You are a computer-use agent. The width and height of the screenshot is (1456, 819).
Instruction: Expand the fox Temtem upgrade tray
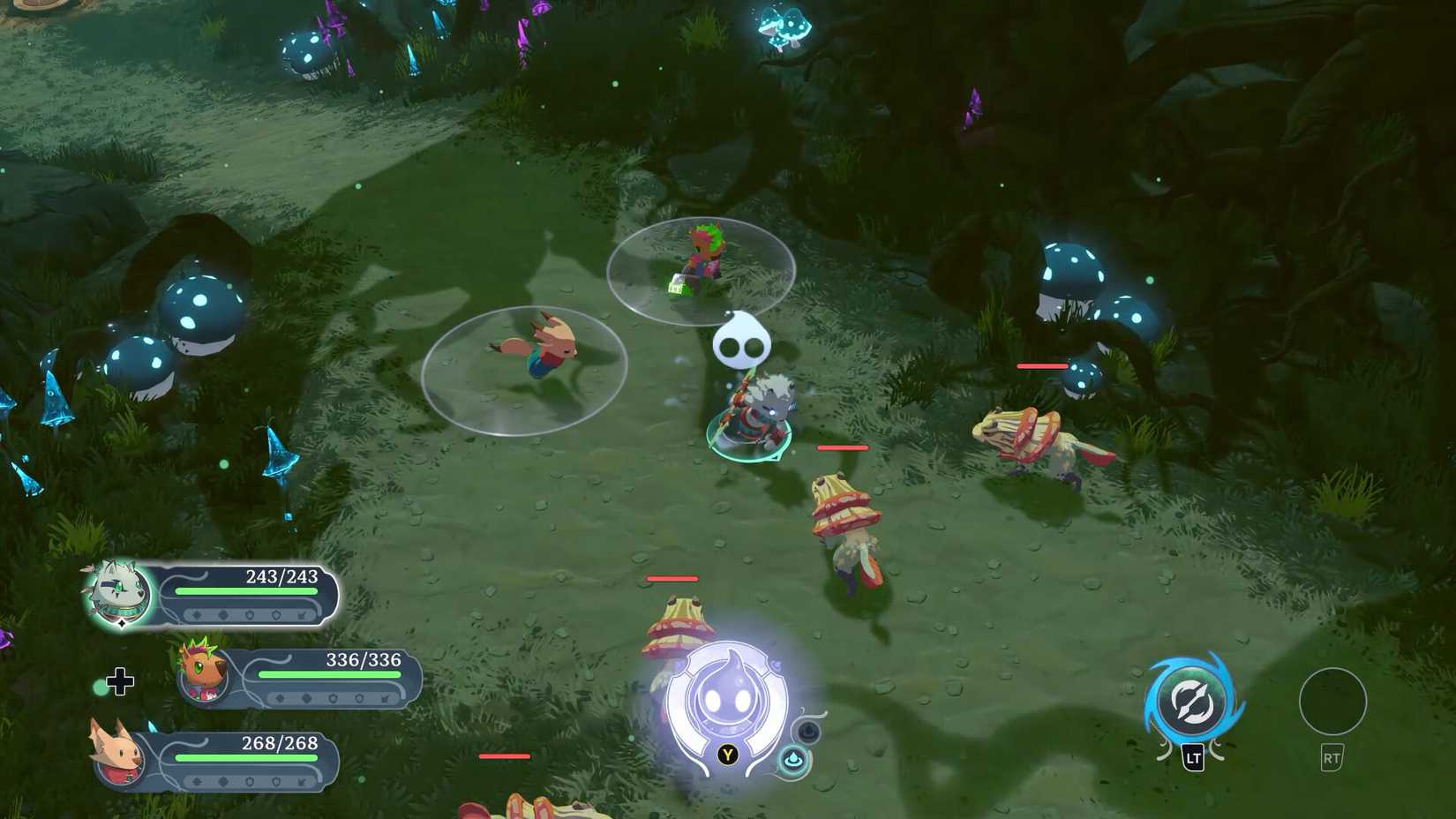(x=249, y=782)
